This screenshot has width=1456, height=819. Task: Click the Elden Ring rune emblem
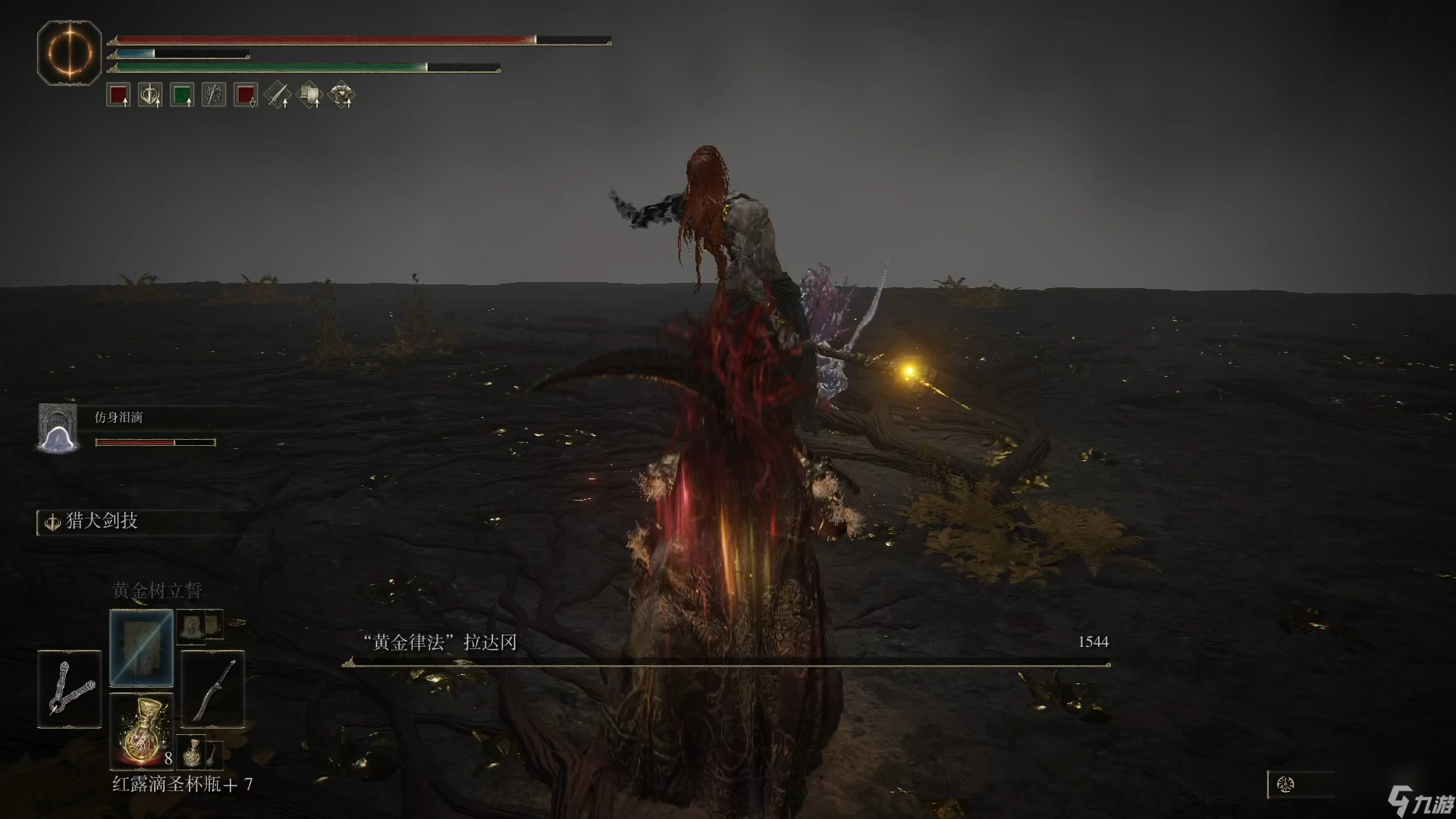click(x=69, y=53)
